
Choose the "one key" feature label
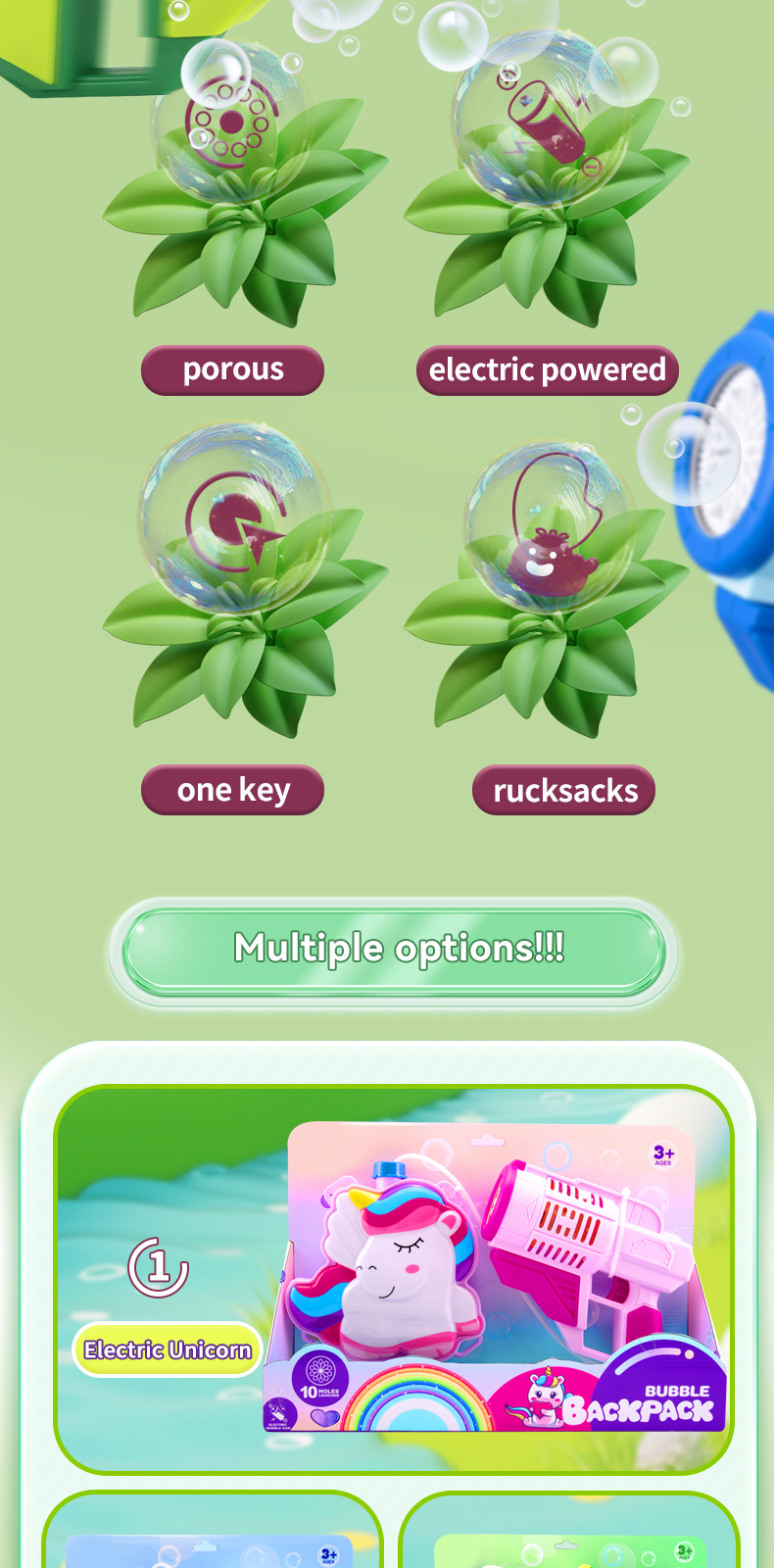click(232, 790)
